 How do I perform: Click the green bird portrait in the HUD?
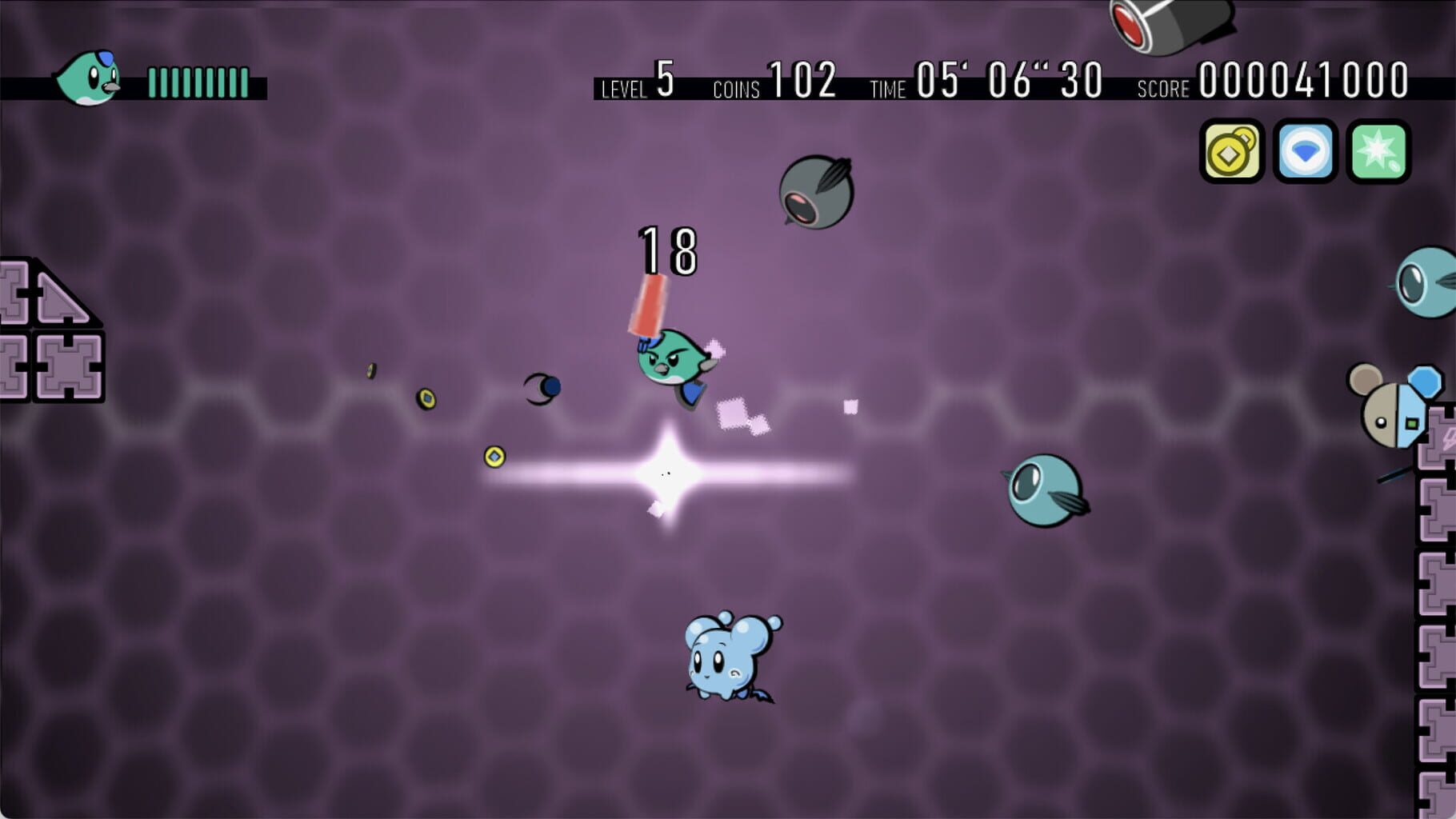pos(94,76)
